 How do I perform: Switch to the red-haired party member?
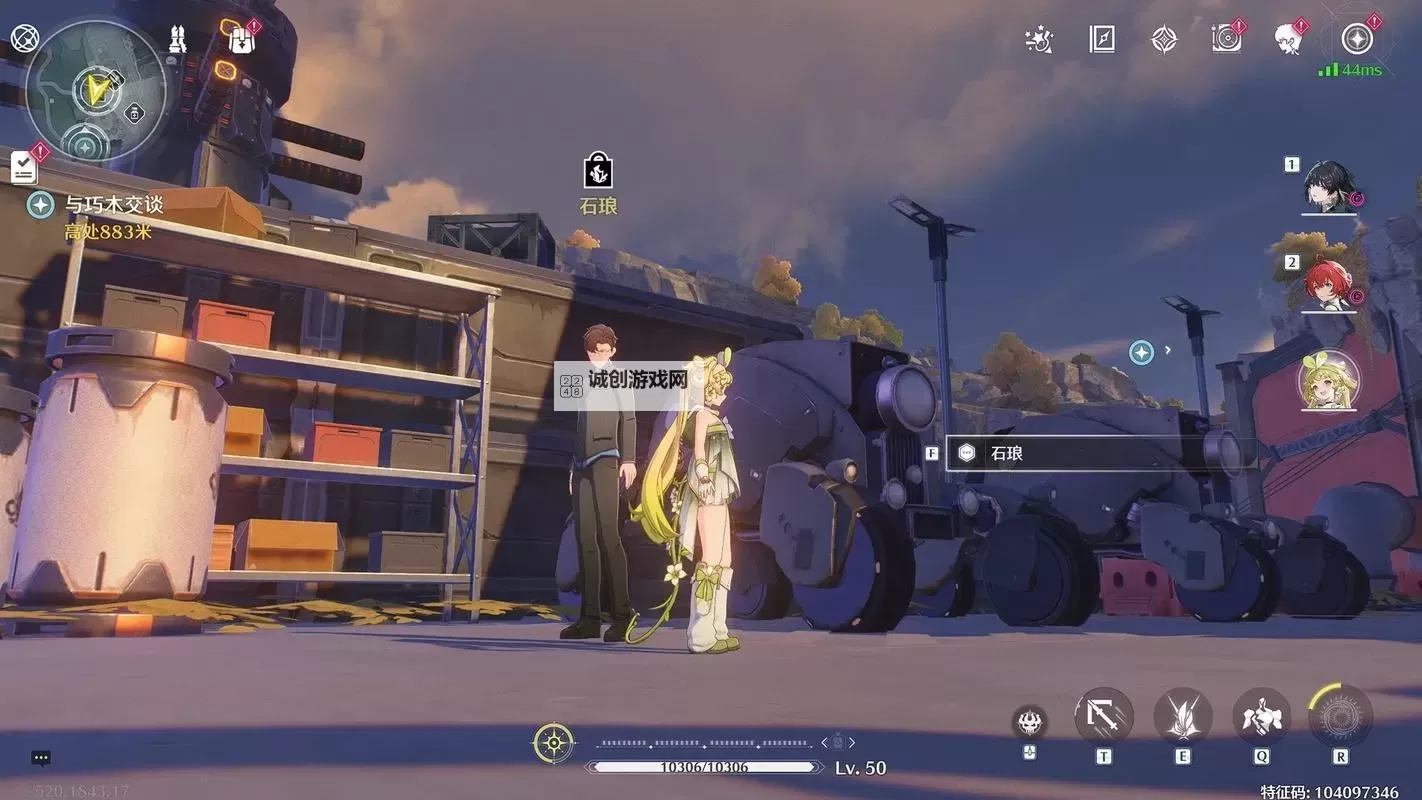point(1329,285)
